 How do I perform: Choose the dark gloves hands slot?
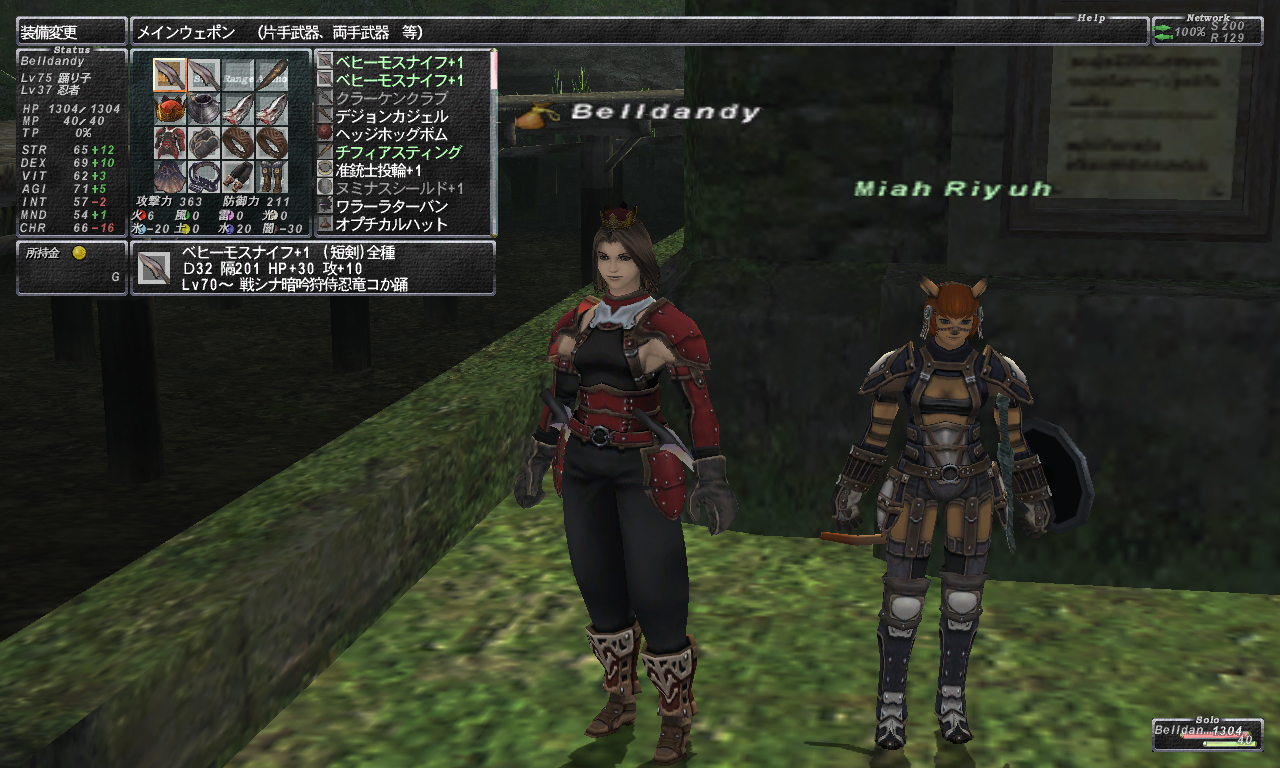tap(203, 142)
